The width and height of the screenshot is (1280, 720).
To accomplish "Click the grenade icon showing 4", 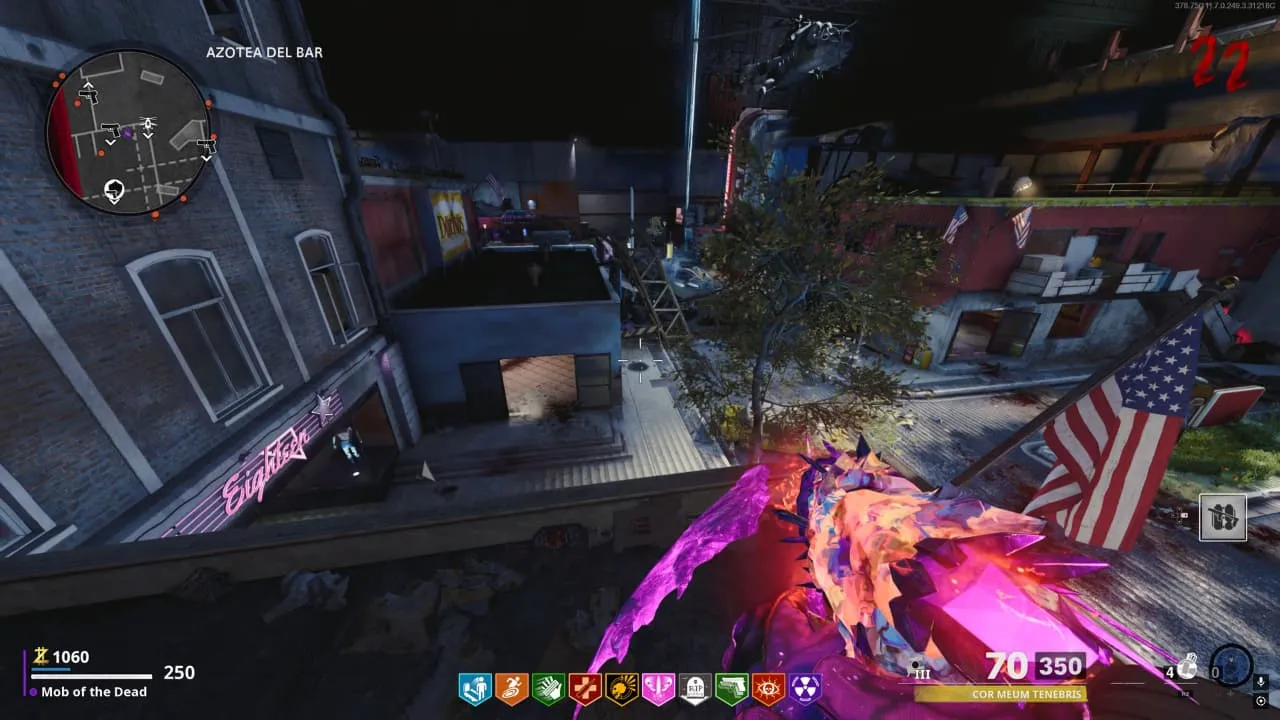I will point(1185,668).
